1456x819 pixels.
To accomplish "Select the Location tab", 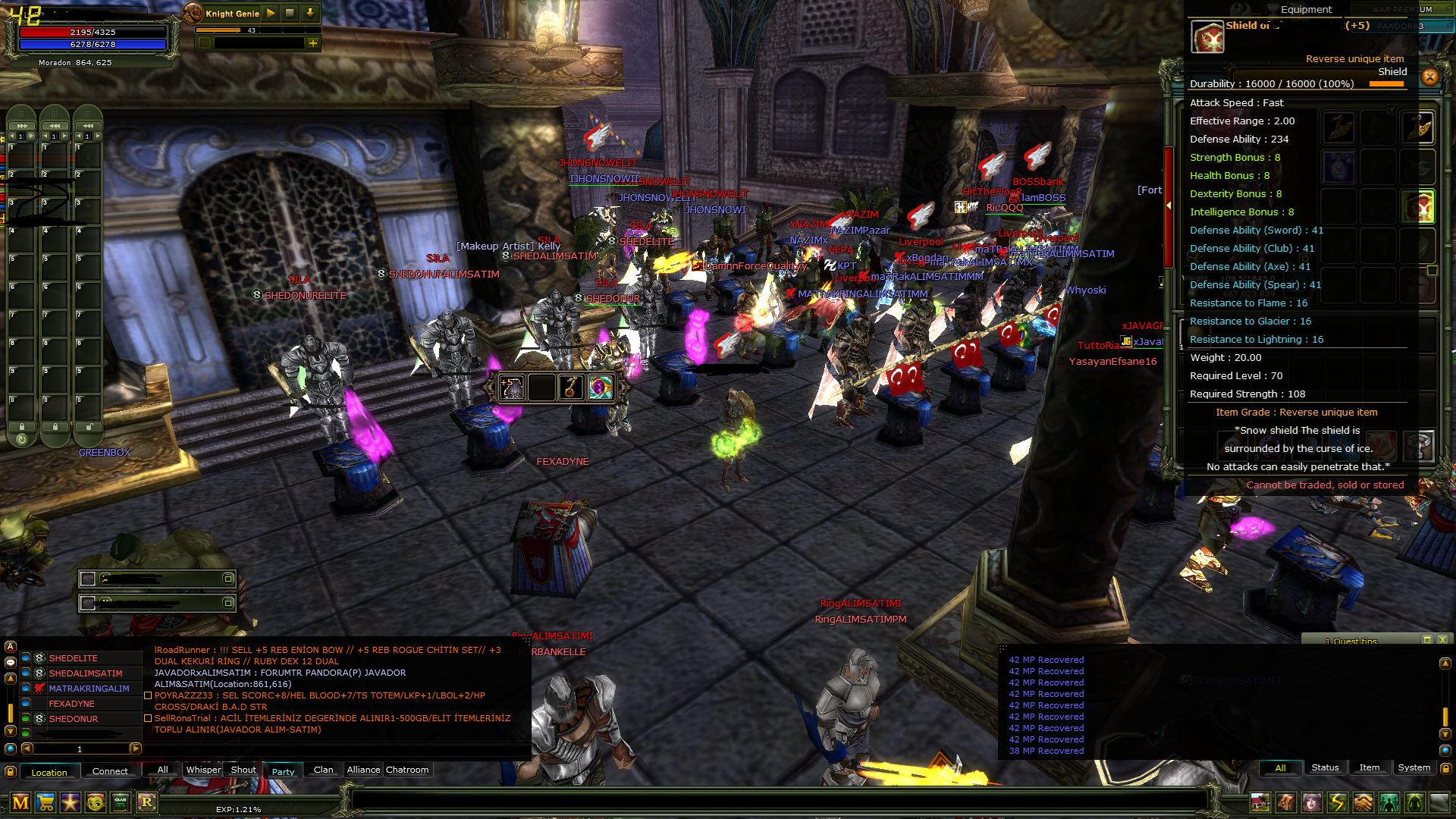I will [49, 772].
